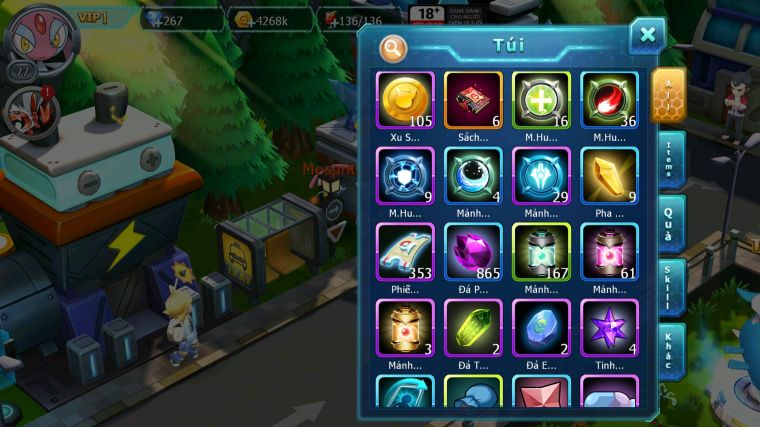Screen dimensions: 760x427
Task: Open the bag search magnifier
Action: pos(393,47)
